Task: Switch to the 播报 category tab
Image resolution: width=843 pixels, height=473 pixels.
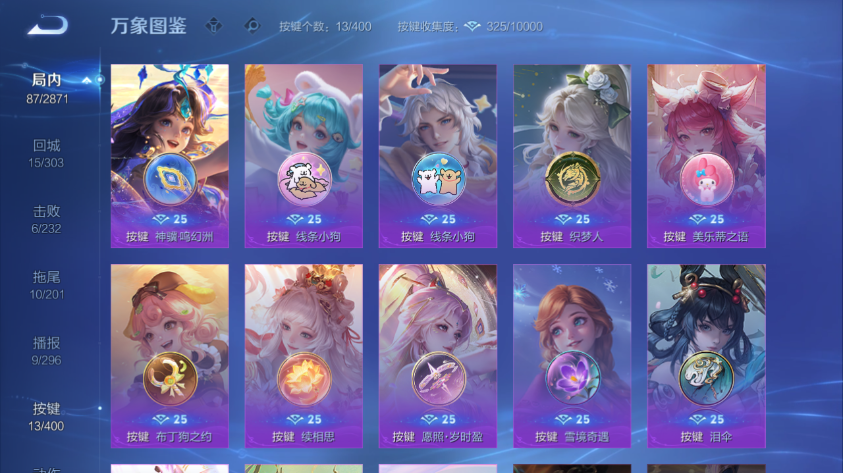Action: [47, 350]
